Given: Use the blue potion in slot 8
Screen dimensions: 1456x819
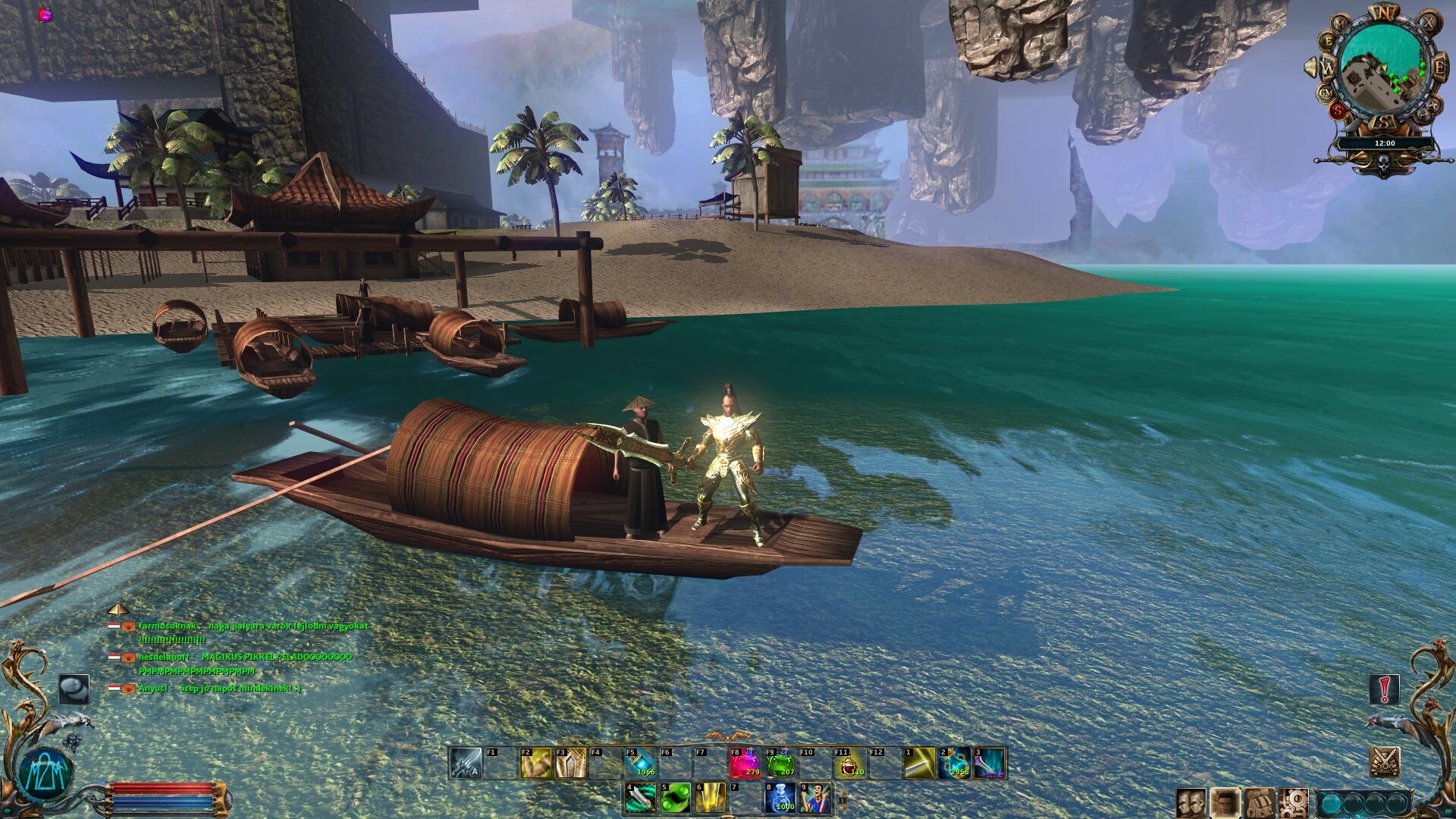Looking at the screenshot, I should (779, 798).
